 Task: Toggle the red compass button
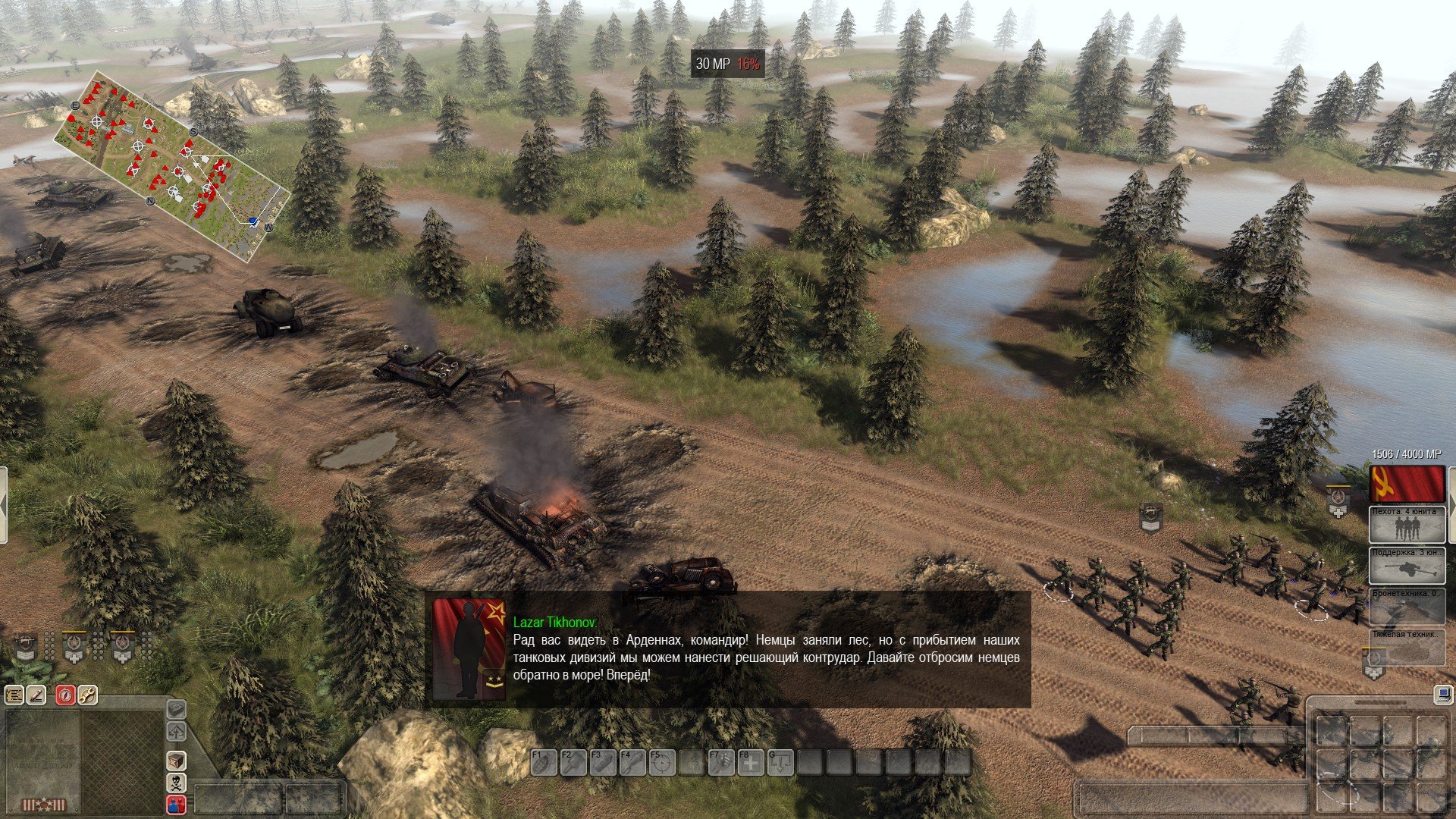coord(66,694)
